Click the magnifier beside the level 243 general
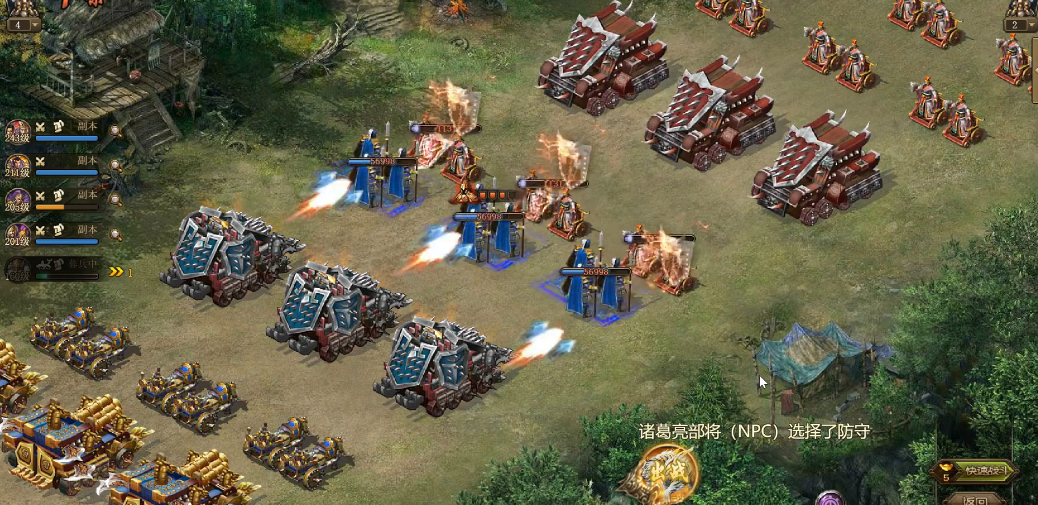This screenshot has height=505, width=1038. pos(116,129)
